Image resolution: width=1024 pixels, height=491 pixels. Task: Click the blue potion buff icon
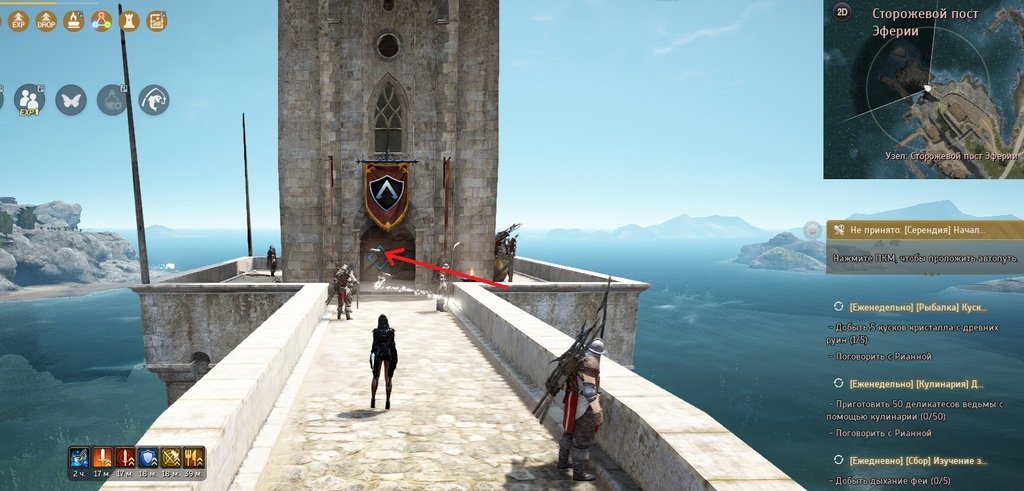[78, 458]
